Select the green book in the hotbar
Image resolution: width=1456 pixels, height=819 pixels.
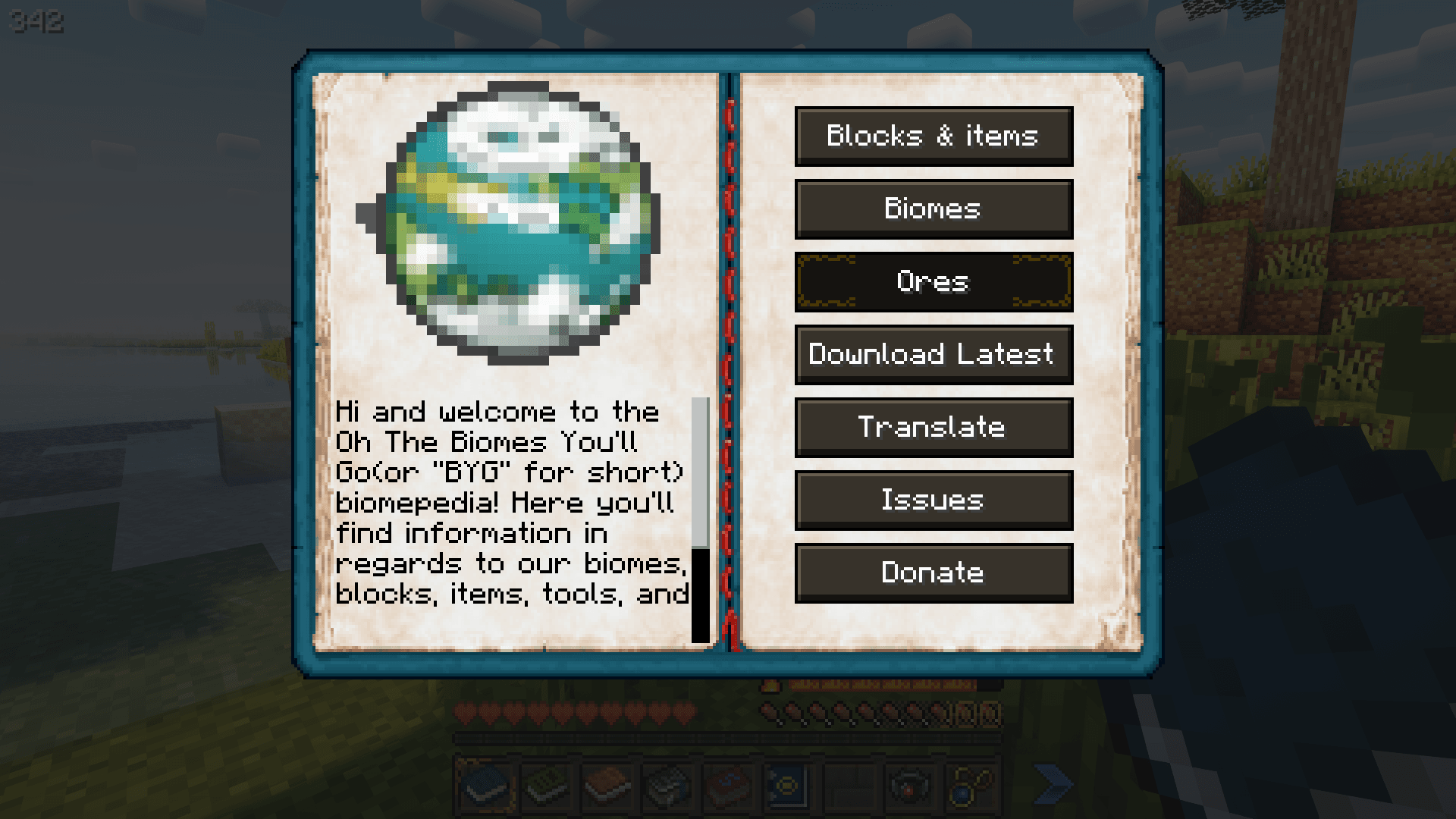(544, 786)
